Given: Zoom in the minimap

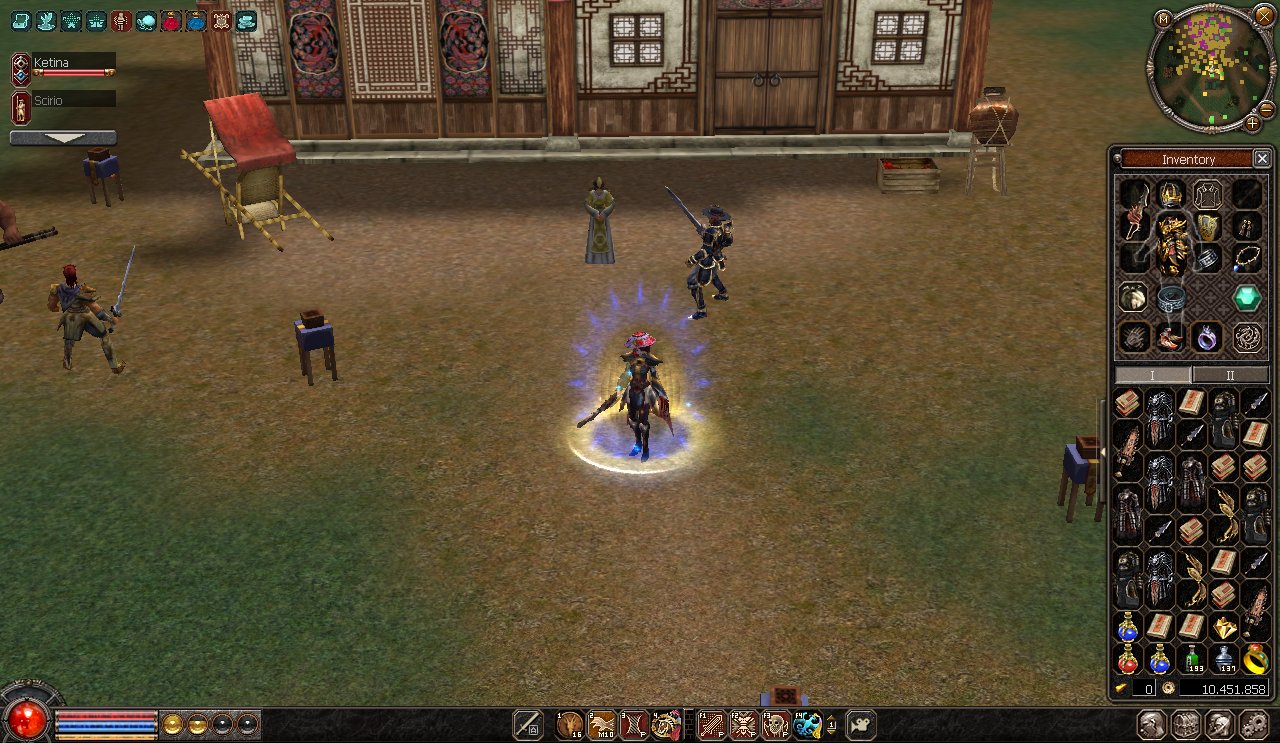Looking at the screenshot, I should [x=1252, y=123].
